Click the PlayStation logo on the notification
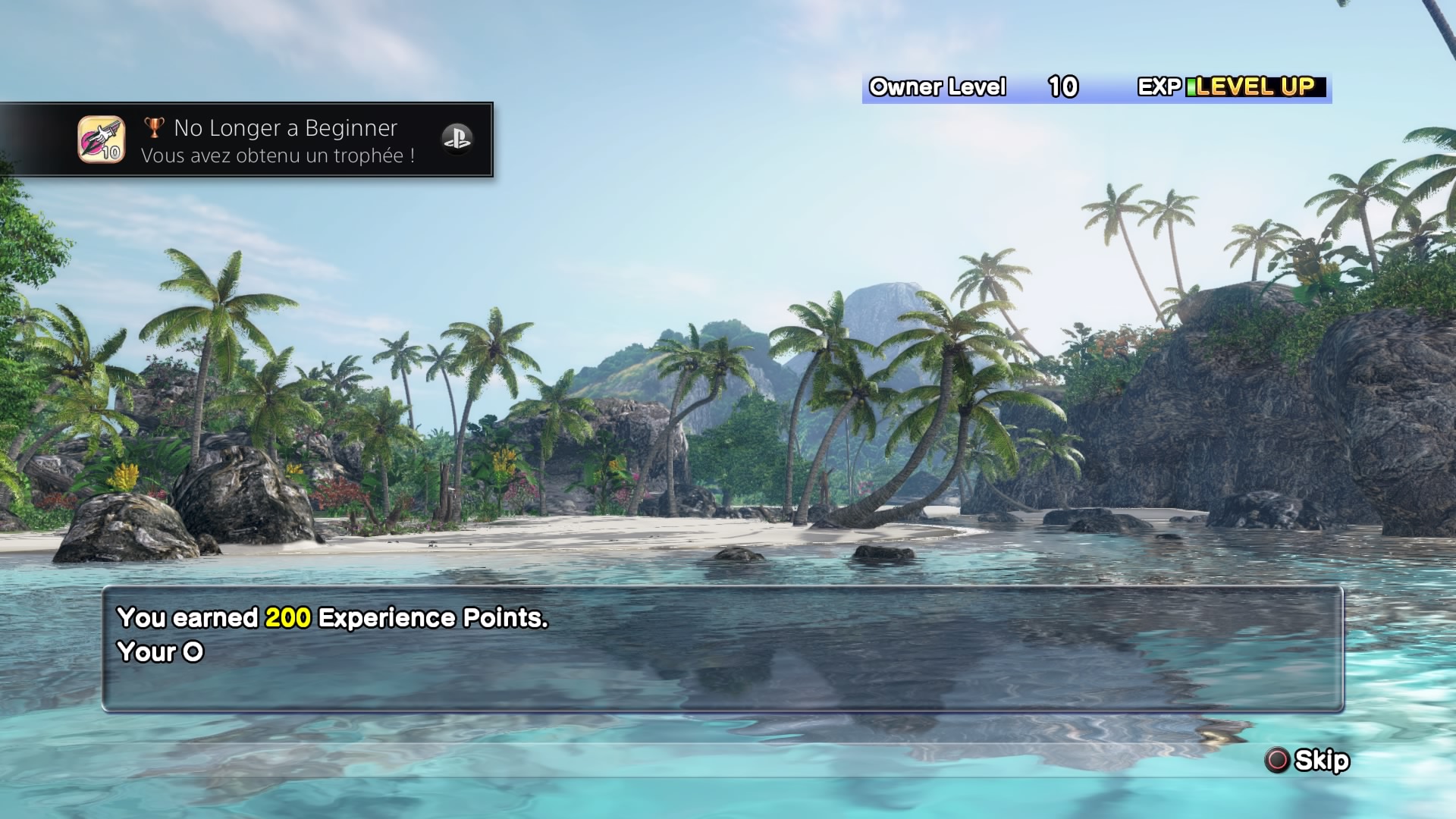This screenshot has width=1456, height=819. (457, 139)
